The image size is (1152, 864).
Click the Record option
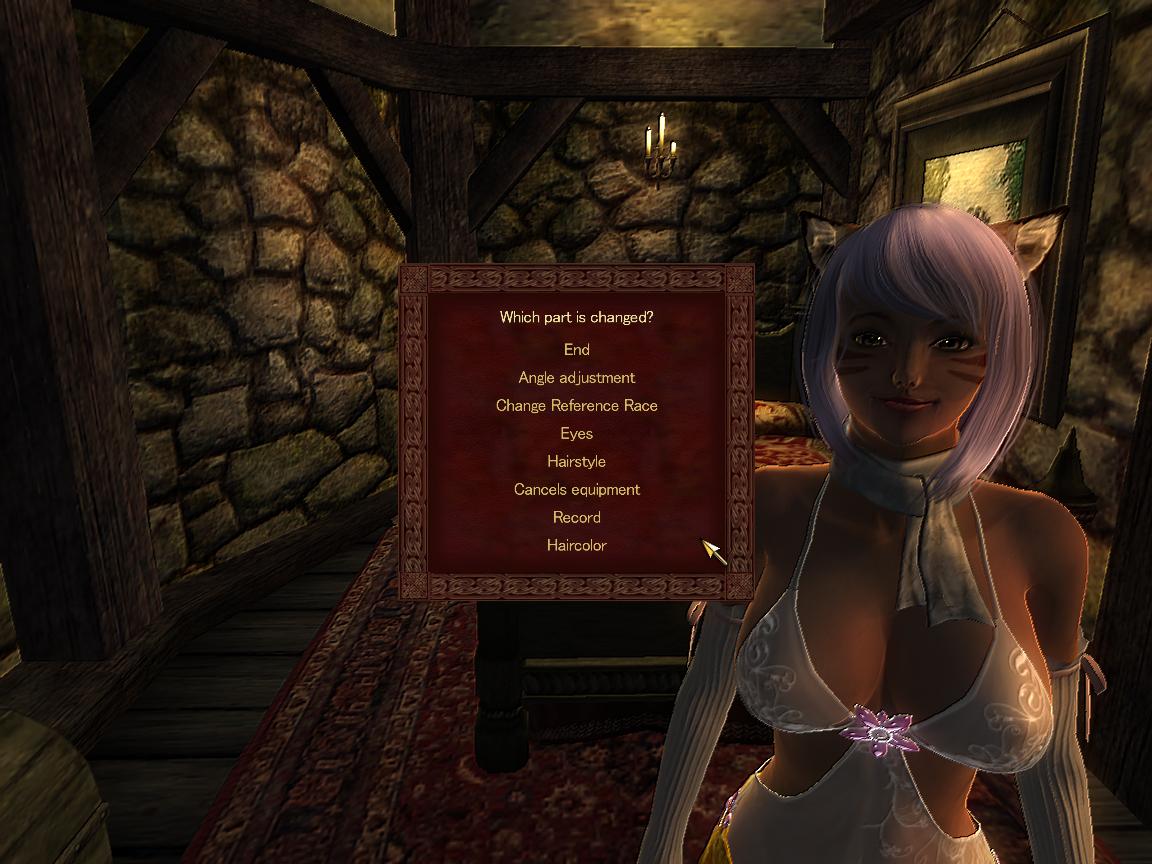click(x=576, y=518)
